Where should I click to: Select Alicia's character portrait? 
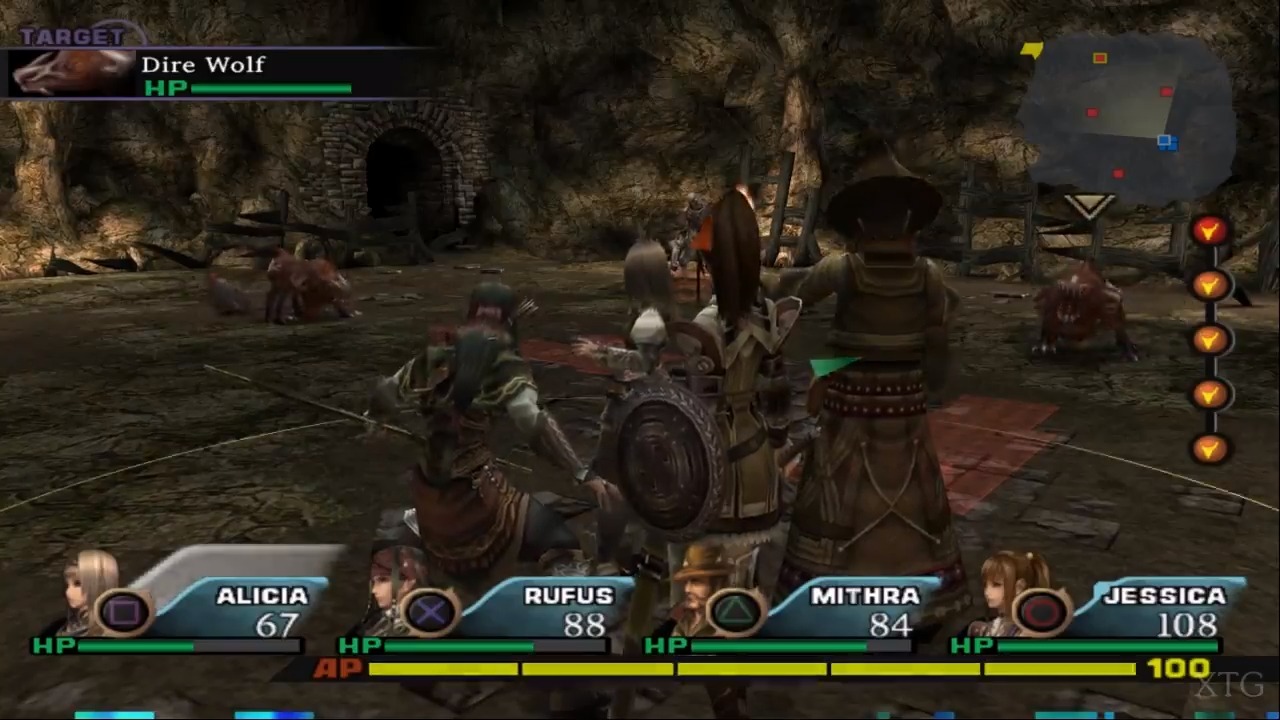pyautogui.click(x=80, y=590)
